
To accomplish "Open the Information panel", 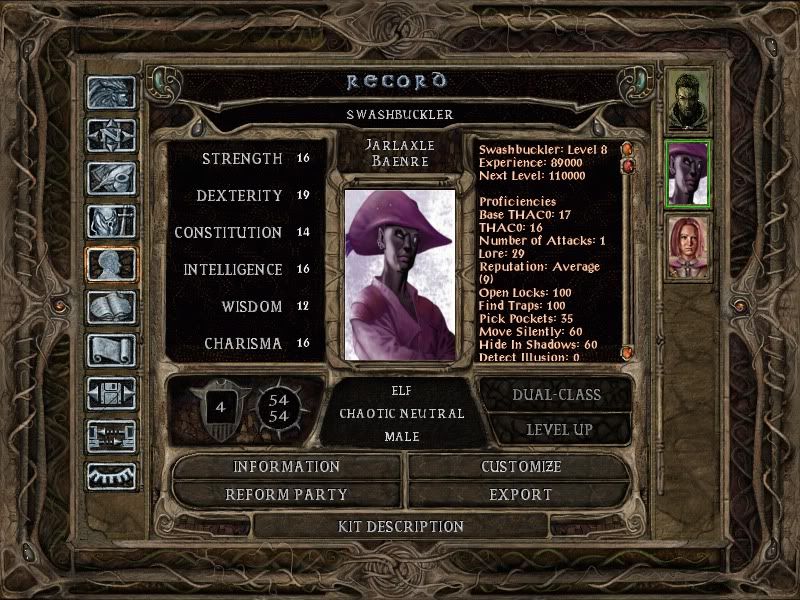I will tap(287, 467).
